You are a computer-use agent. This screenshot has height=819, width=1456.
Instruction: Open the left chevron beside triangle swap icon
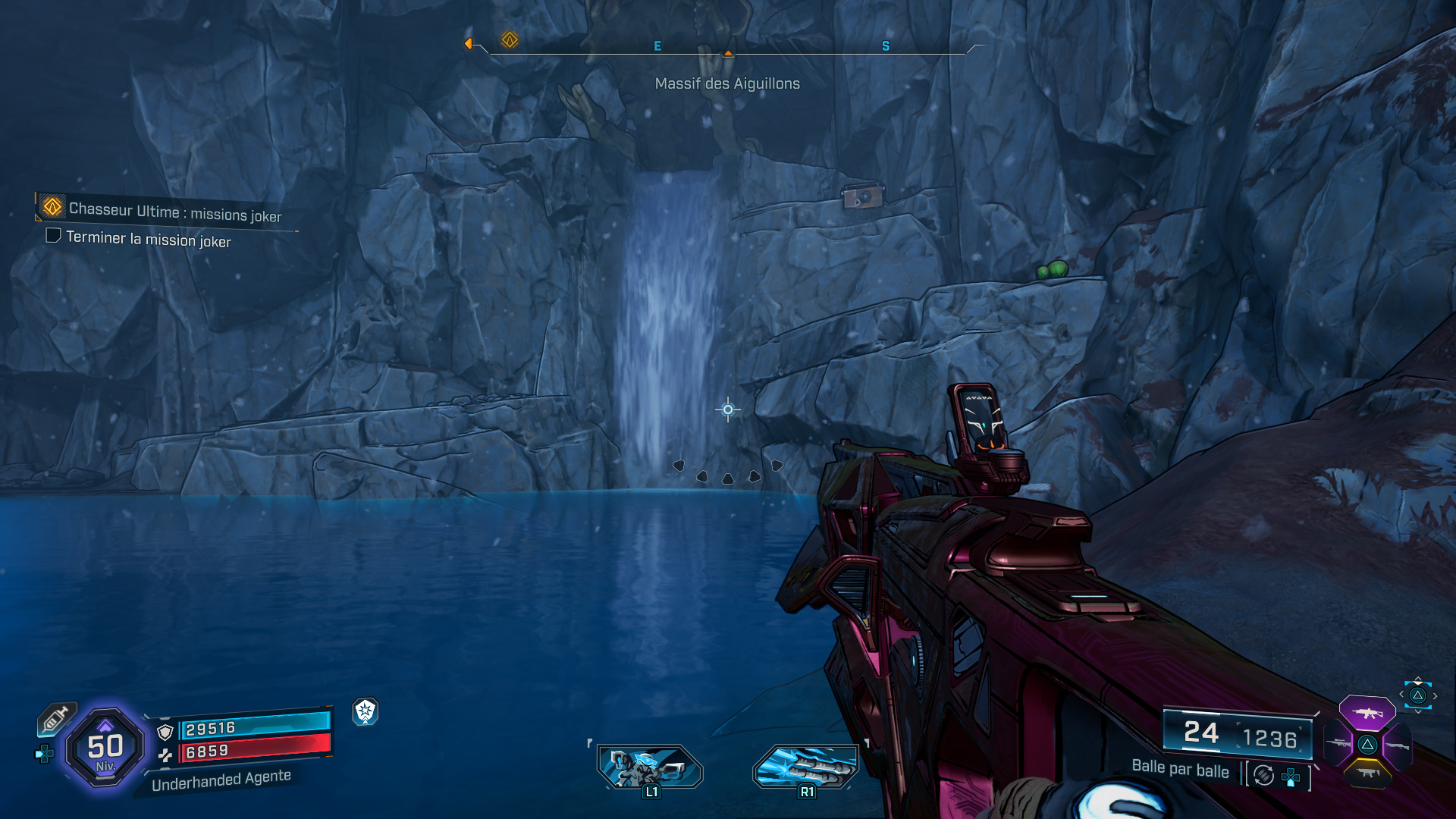pos(1401,694)
